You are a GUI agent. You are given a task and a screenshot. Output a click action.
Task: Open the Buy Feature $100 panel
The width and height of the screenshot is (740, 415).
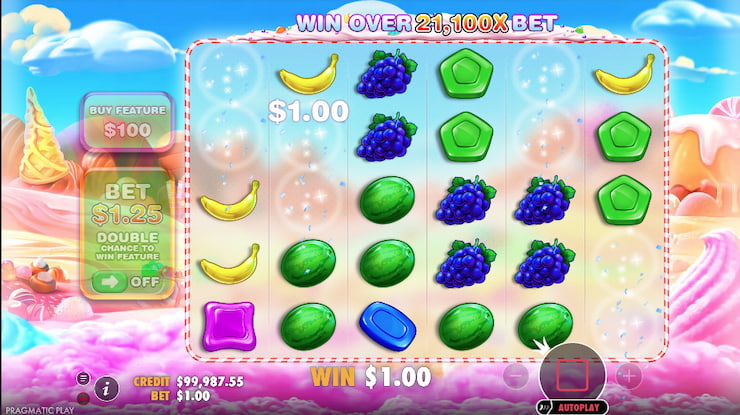tap(128, 121)
